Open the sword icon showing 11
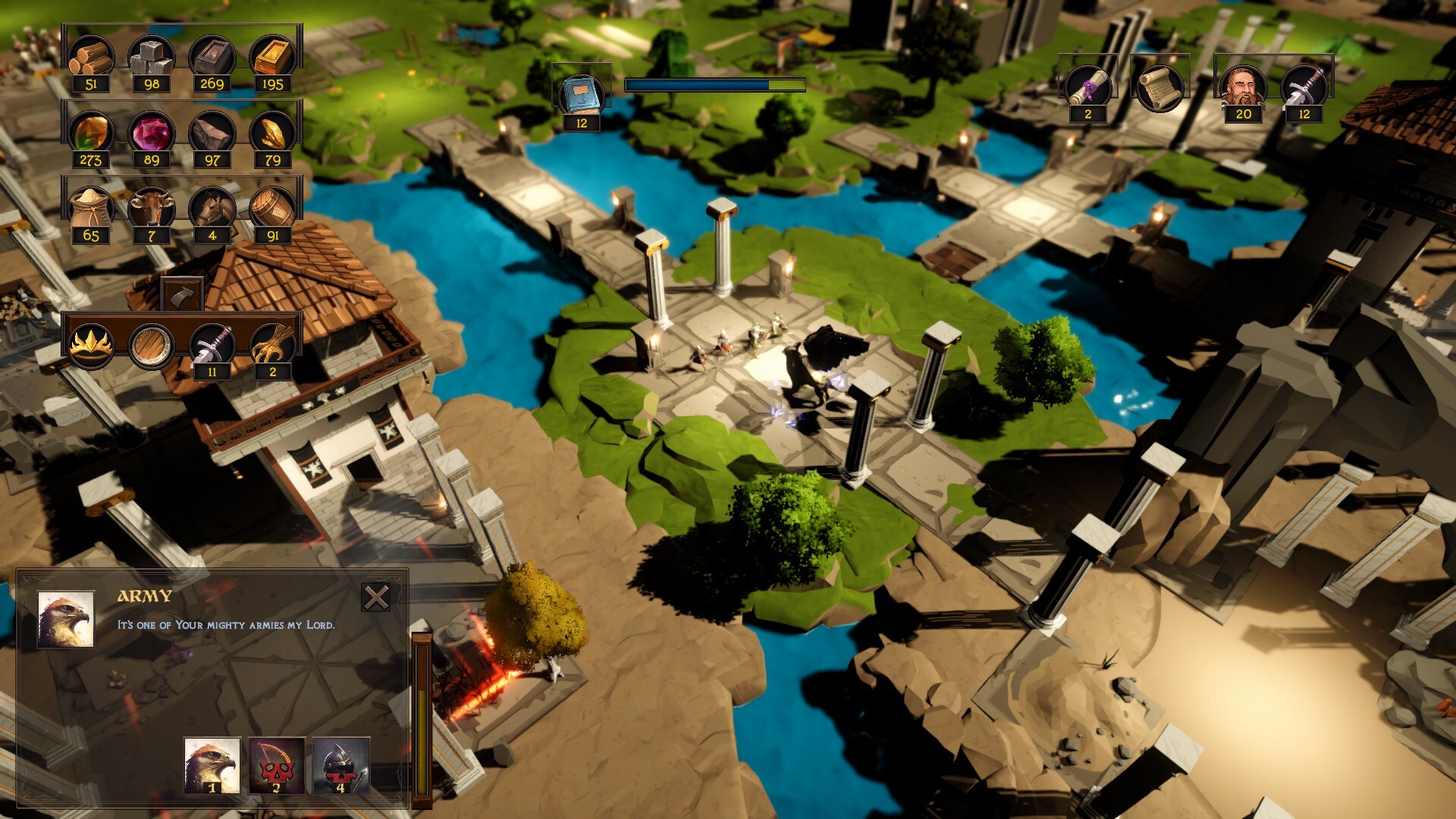The image size is (1456, 819). pos(212,345)
